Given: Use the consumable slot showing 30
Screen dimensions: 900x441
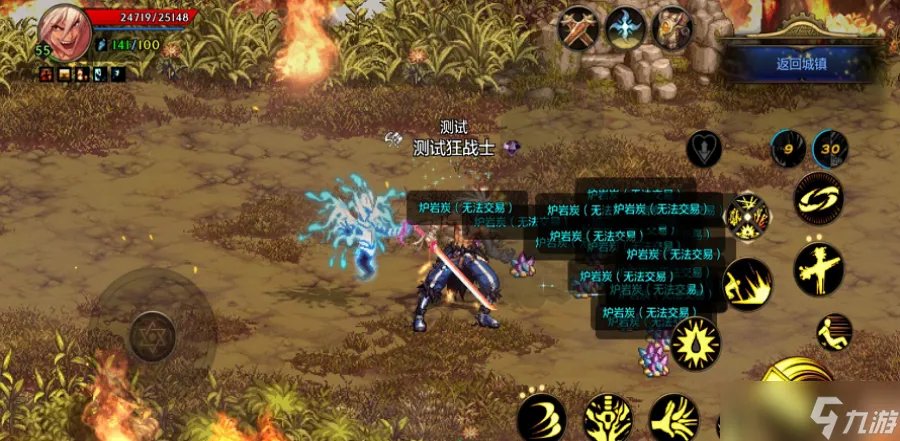Looking at the screenshot, I should (x=830, y=149).
